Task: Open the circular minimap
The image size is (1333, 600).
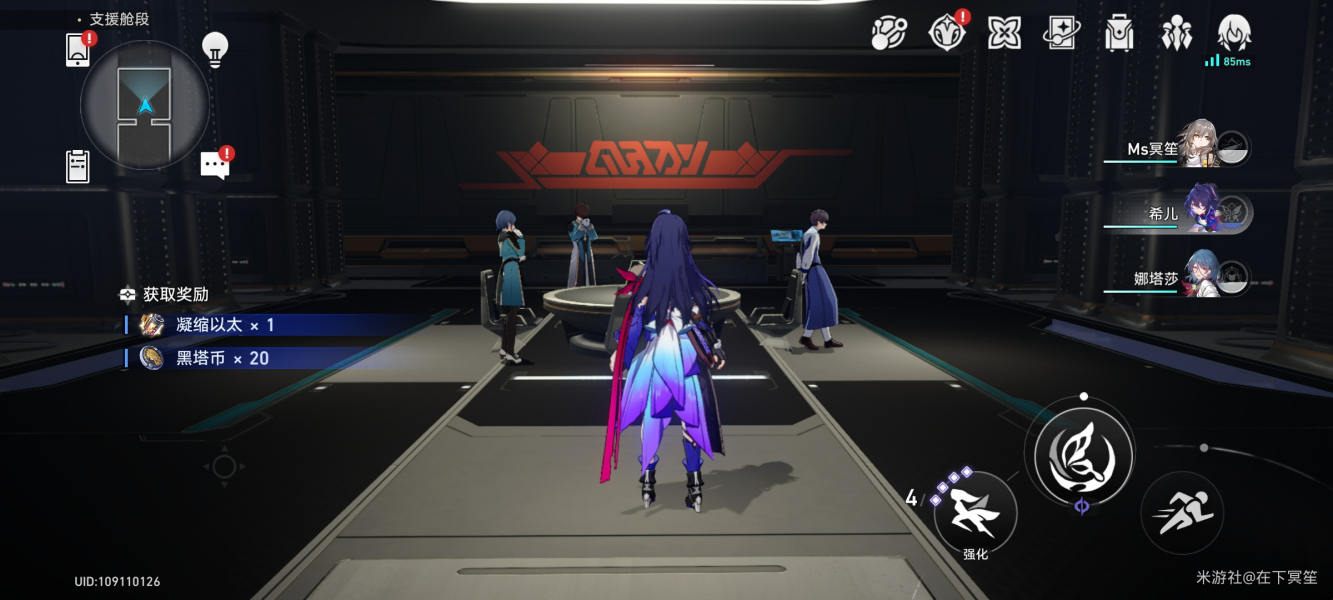Action: tap(145, 105)
